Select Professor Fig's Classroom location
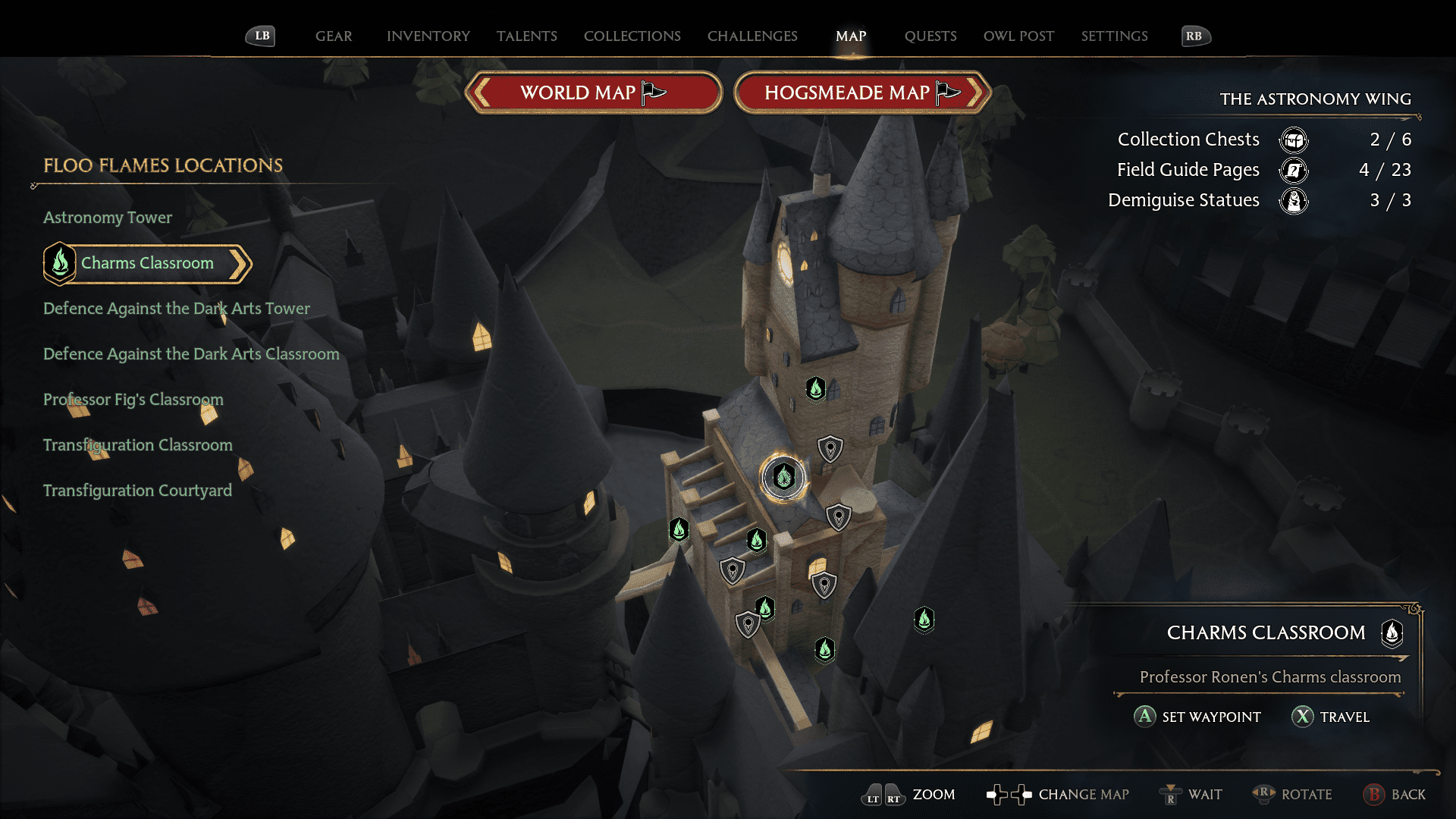Image resolution: width=1456 pixels, height=819 pixels. click(x=133, y=400)
